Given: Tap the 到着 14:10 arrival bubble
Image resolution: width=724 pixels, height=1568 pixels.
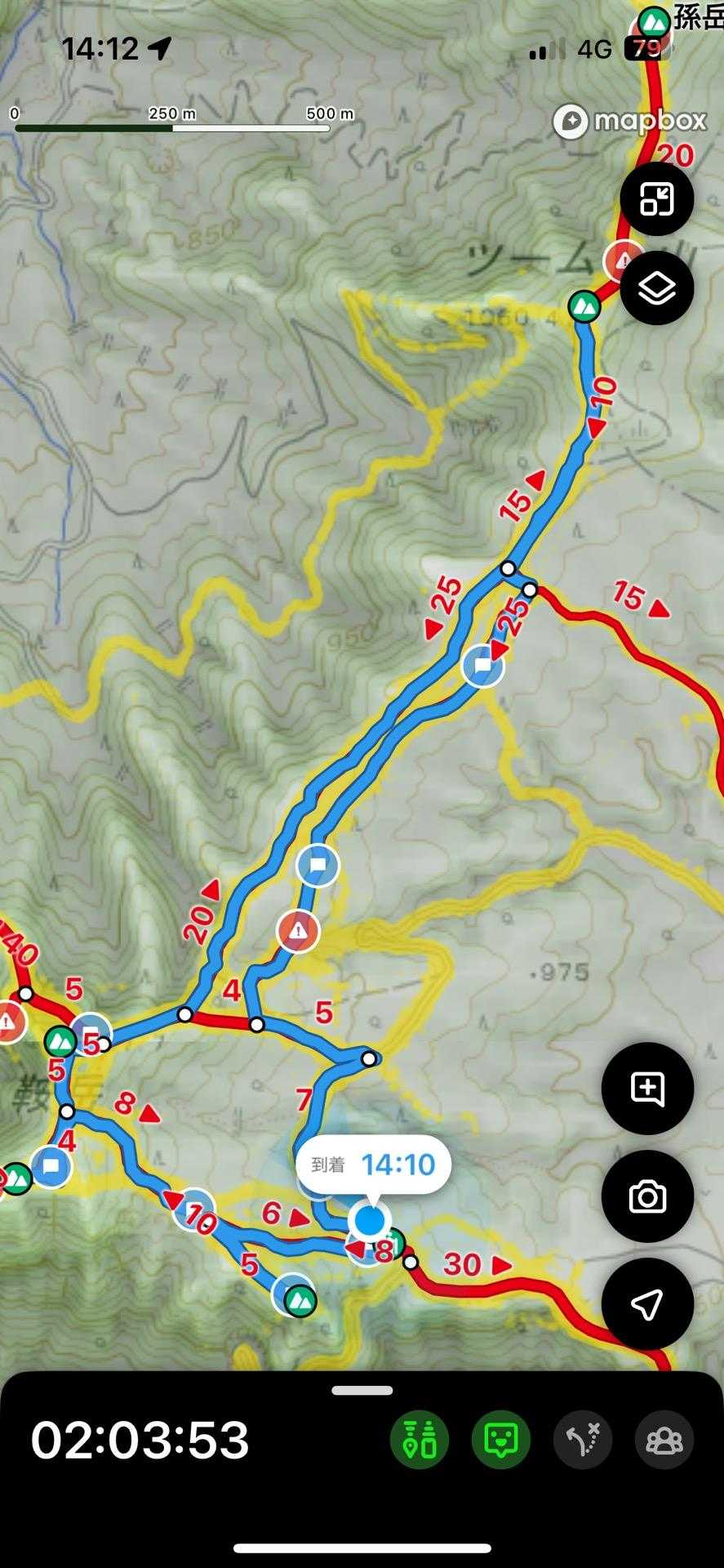Looking at the screenshot, I should (x=373, y=1165).
